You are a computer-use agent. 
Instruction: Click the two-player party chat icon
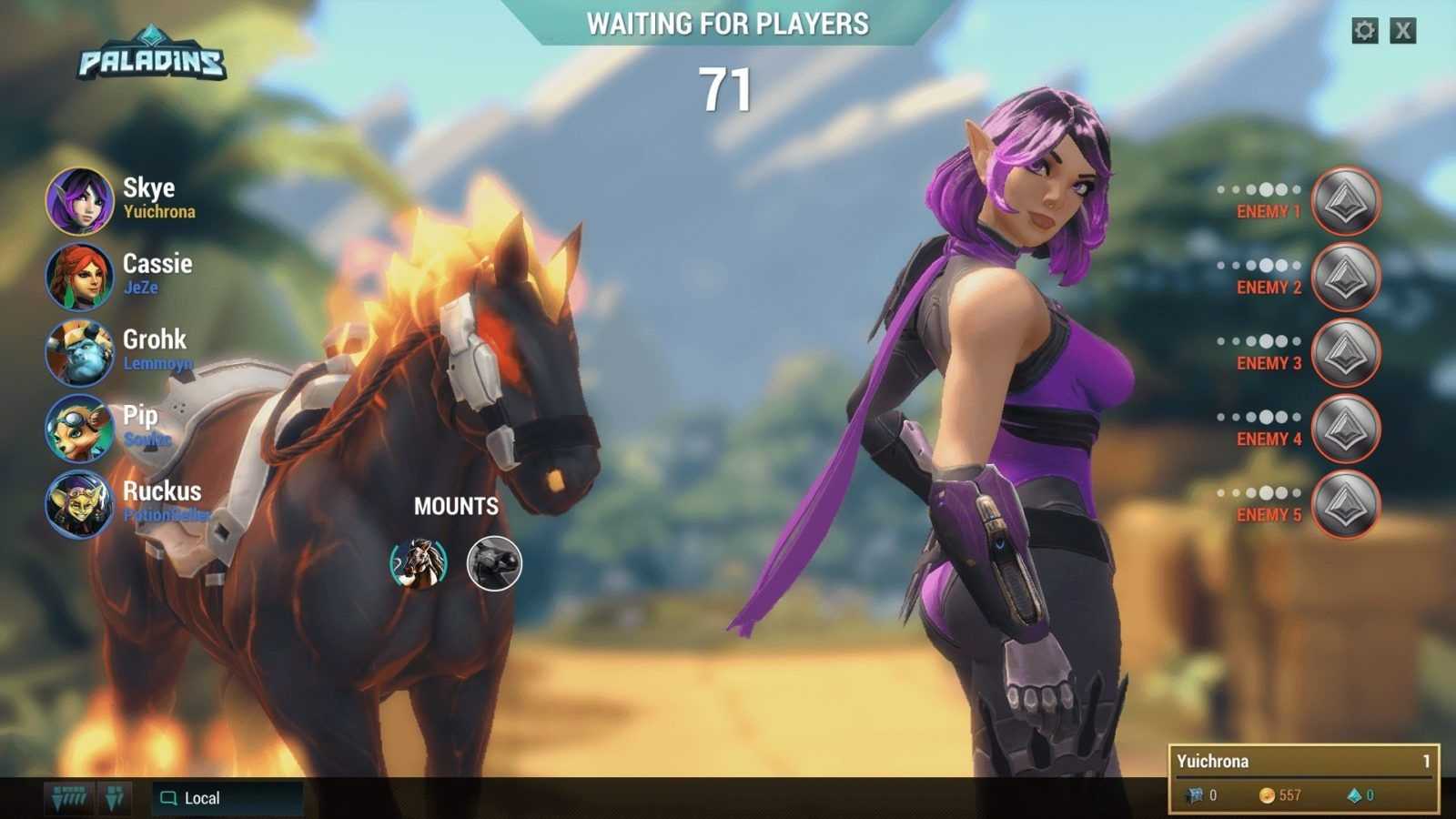[115, 798]
